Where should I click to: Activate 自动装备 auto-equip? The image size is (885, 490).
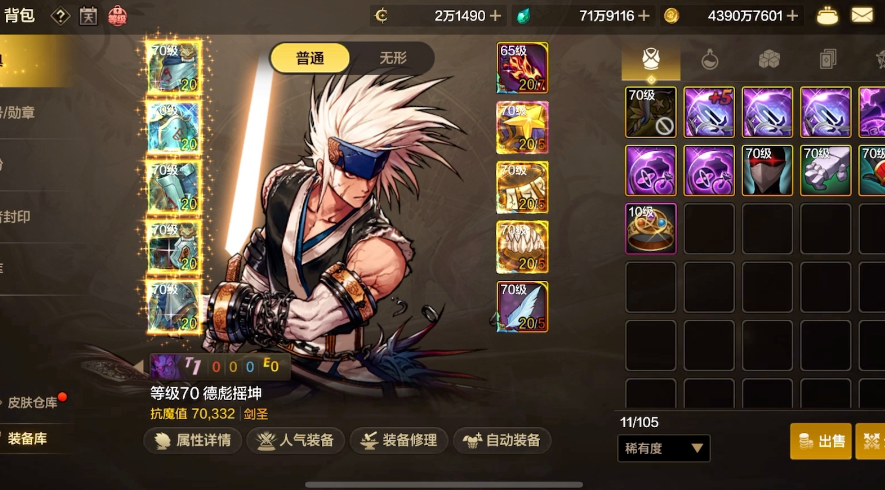pos(502,440)
